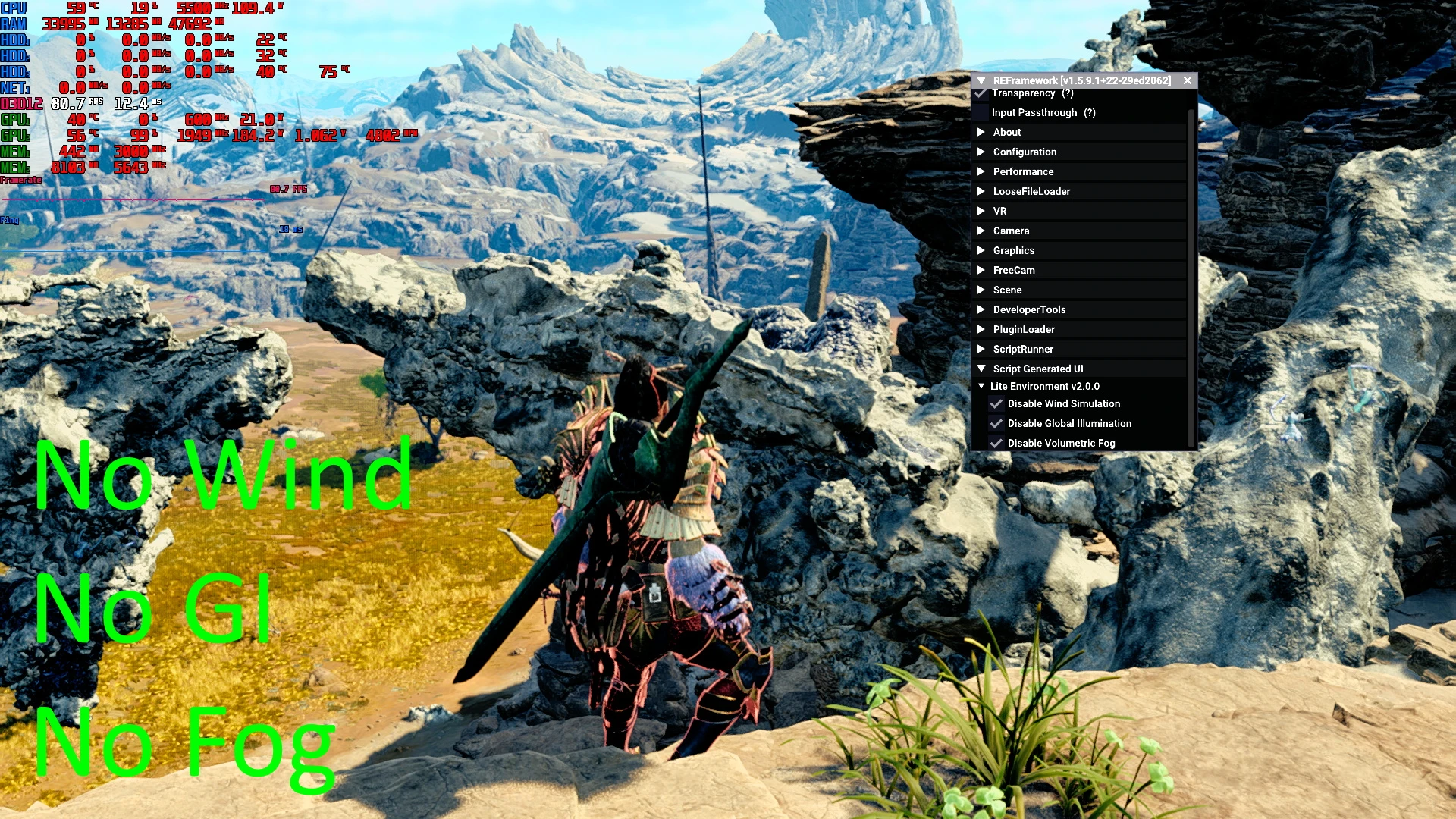Uncheck Disable Wind Simulation

point(996,404)
